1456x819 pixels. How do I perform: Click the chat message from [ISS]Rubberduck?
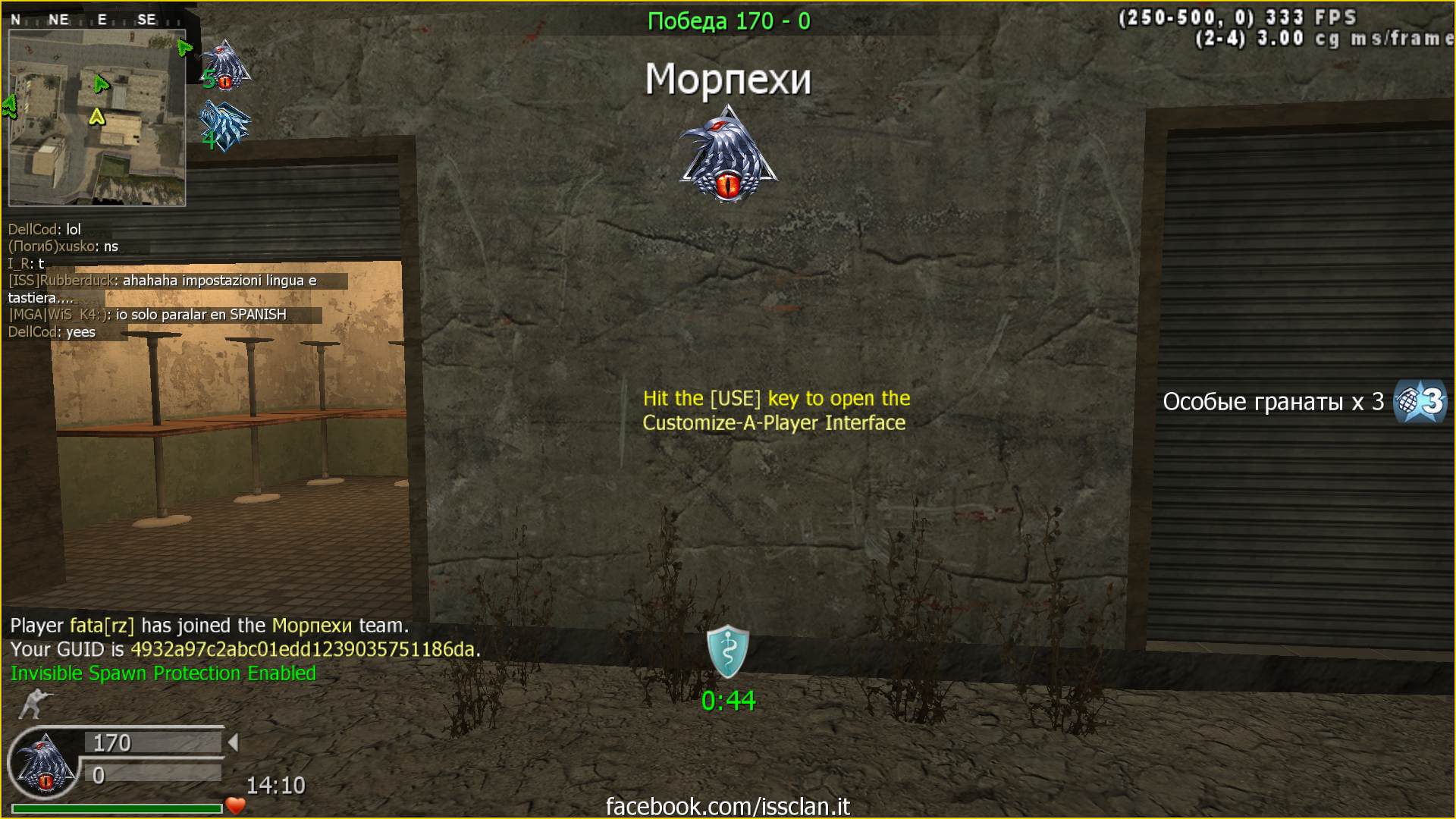pyautogui.click(x=162, y=288)
